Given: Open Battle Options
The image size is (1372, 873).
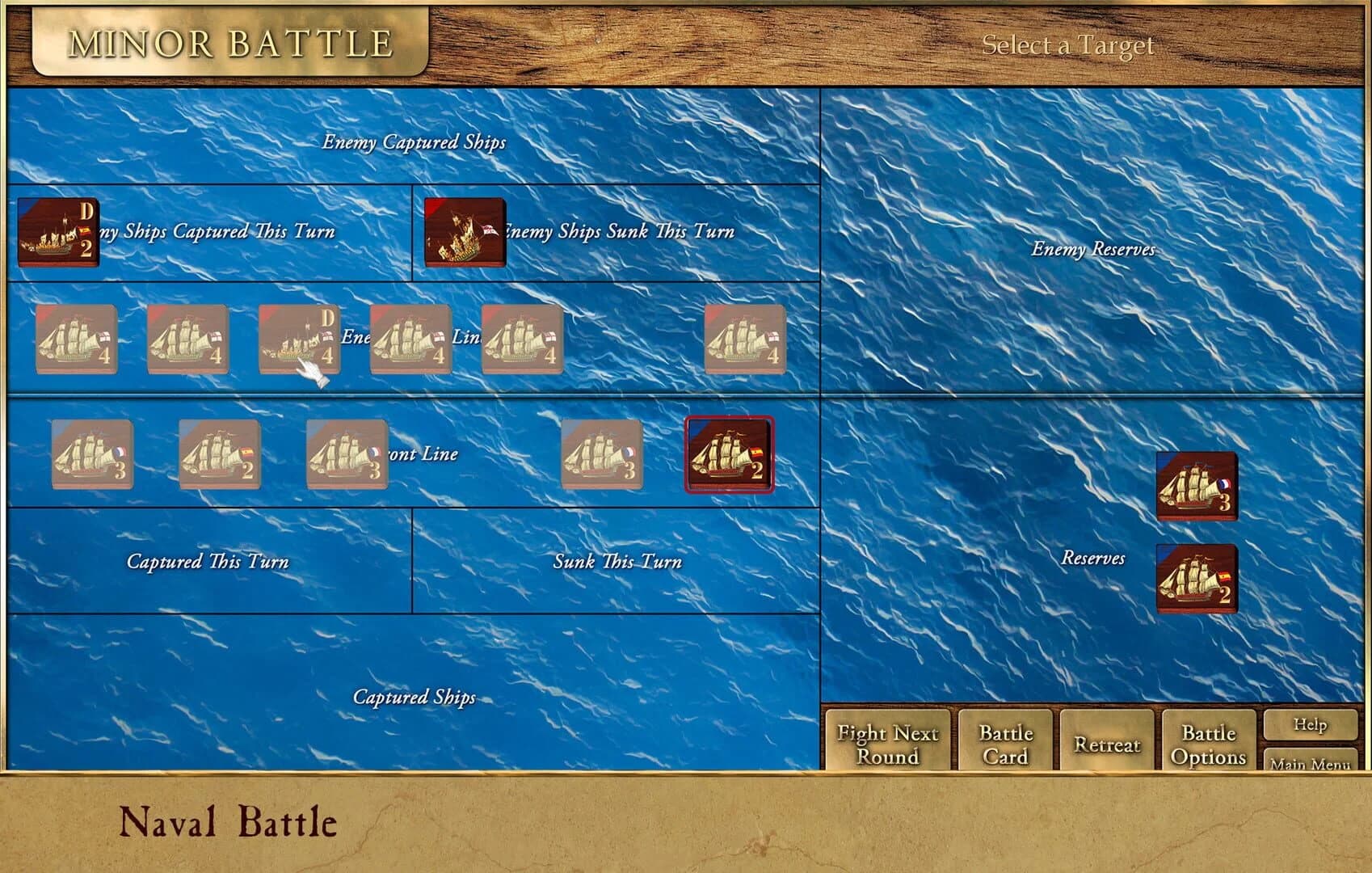Looking at the screenshot, I should coord(1208,744).
